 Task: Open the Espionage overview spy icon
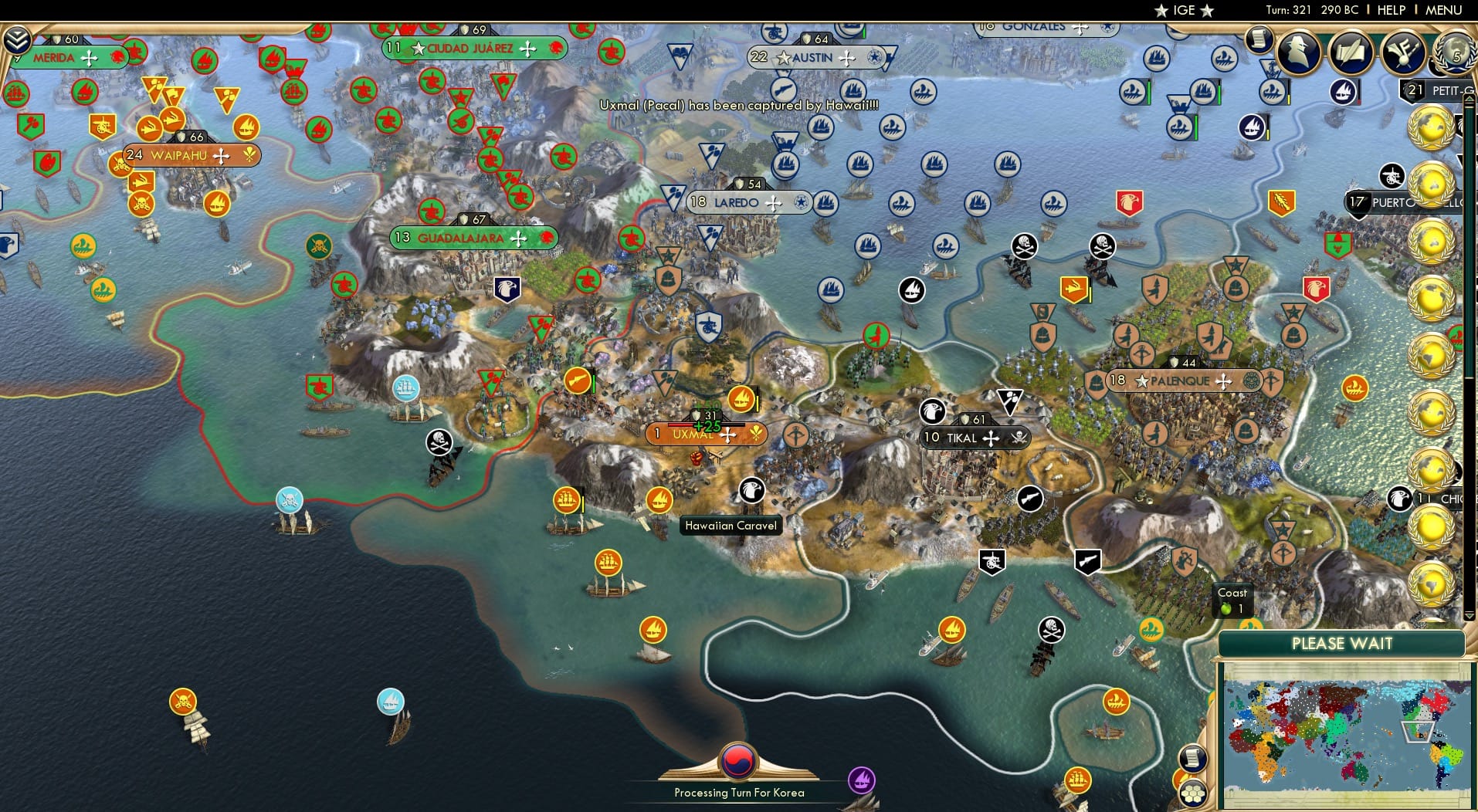1297,52
